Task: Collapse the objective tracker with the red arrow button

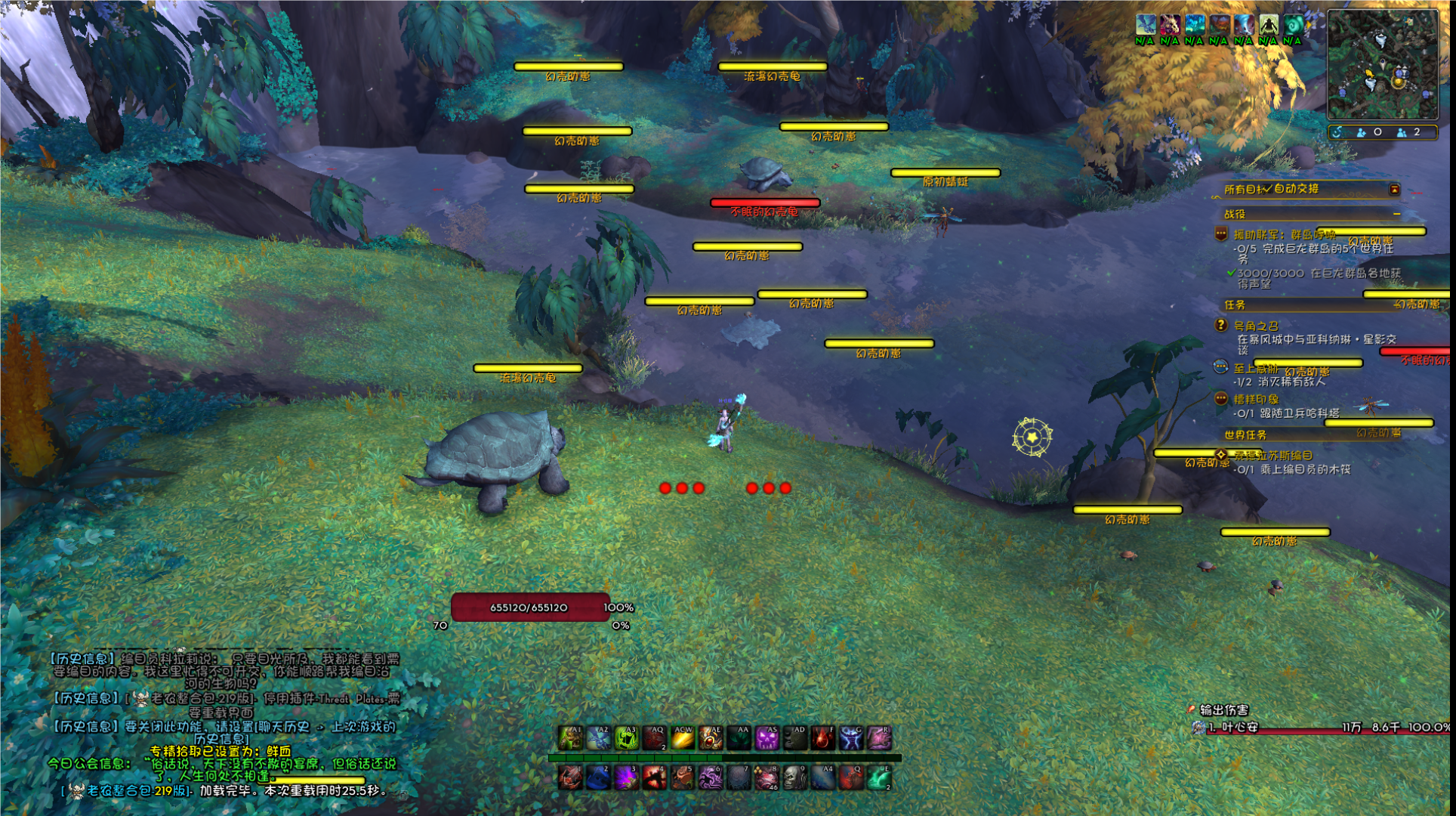Action: pos(1395,190)
